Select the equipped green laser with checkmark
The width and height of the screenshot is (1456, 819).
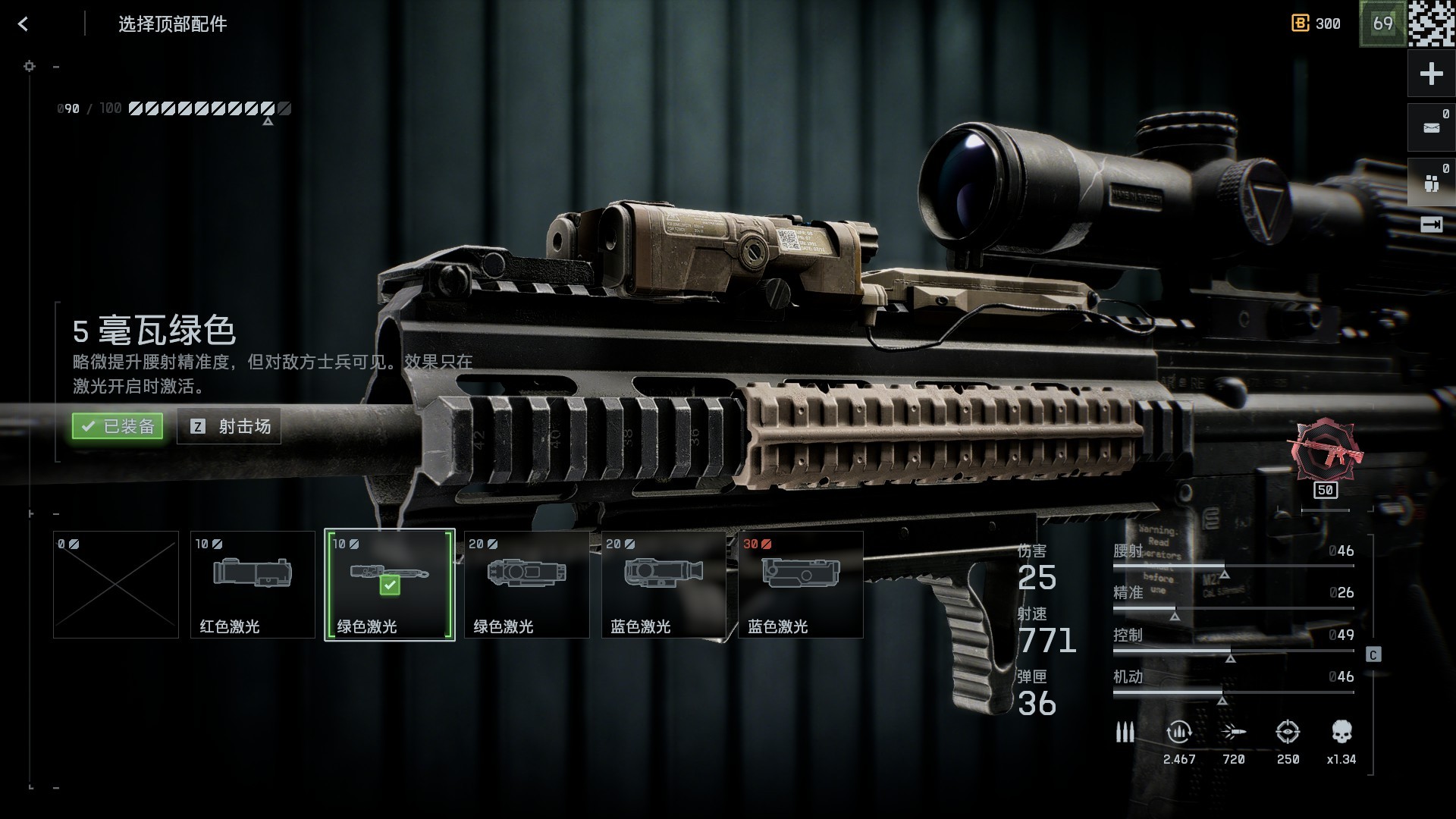click(x=390, y=585)
